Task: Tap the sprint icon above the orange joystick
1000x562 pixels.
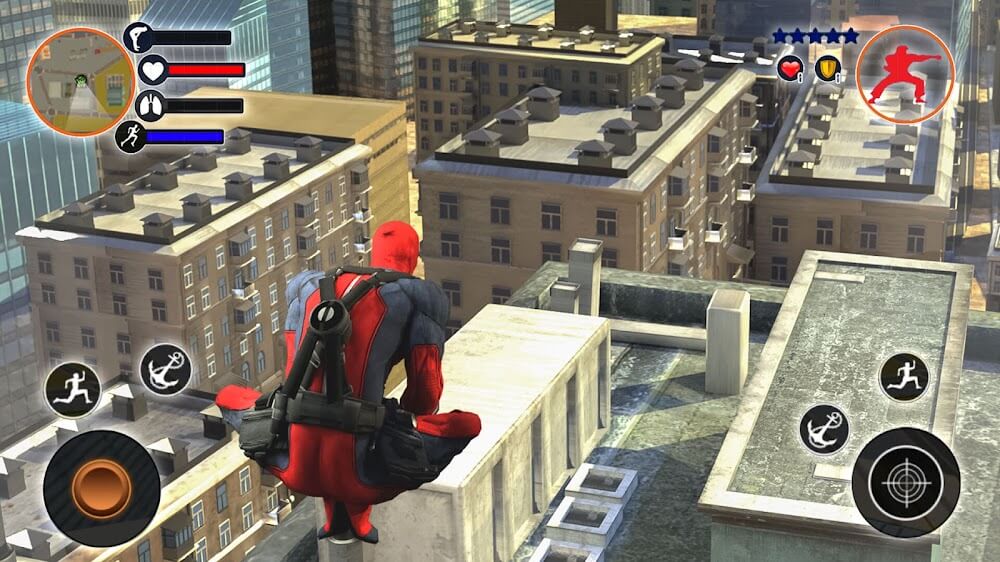Action: (x=73, y=390)
